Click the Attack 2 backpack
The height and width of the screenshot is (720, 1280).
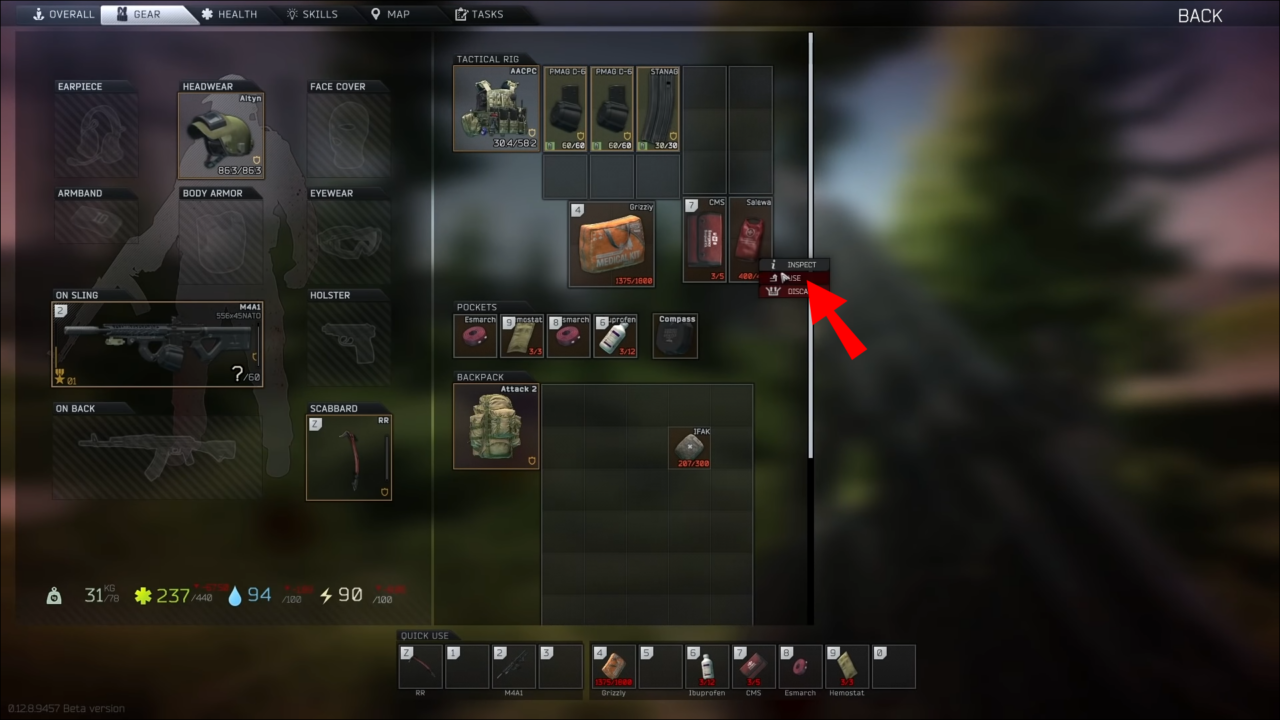point(495,424)
